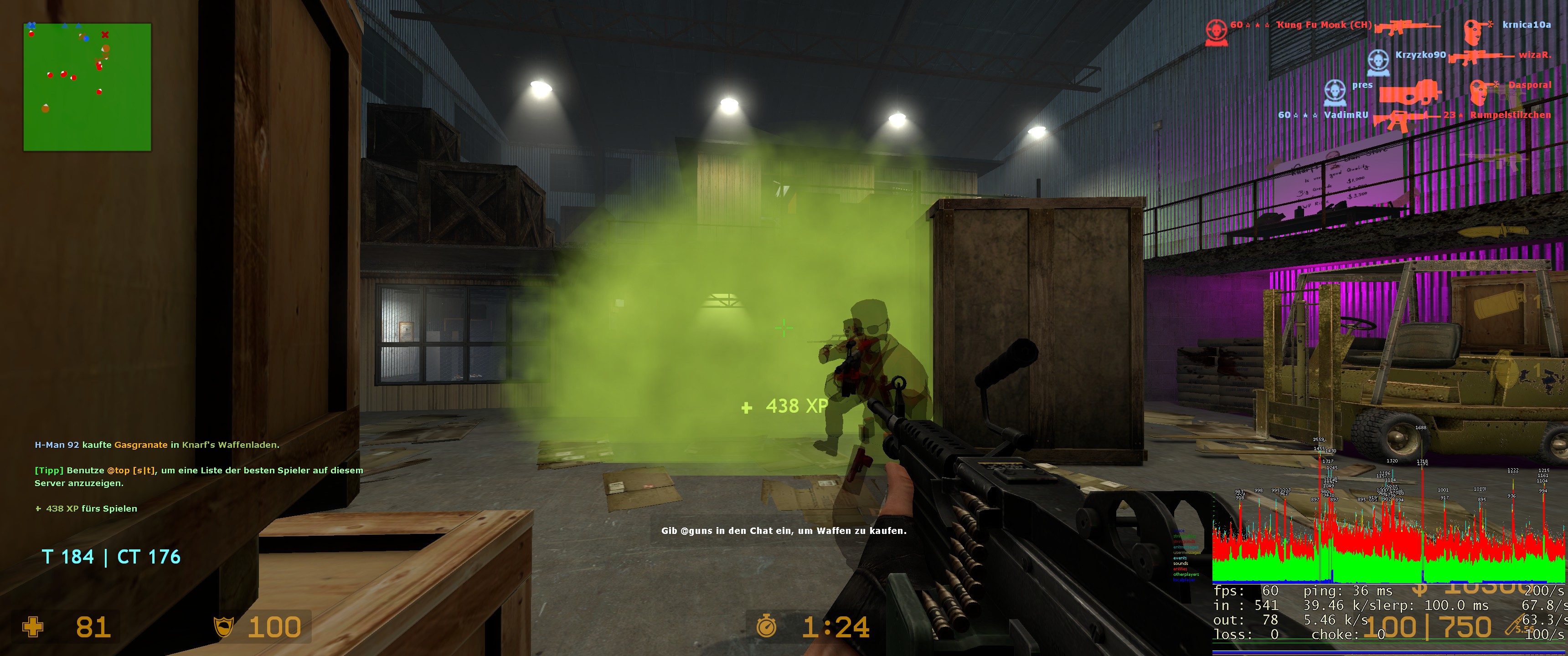
Task: Select VadimRU in the kill feed
Action: (x=1345, y=115)
